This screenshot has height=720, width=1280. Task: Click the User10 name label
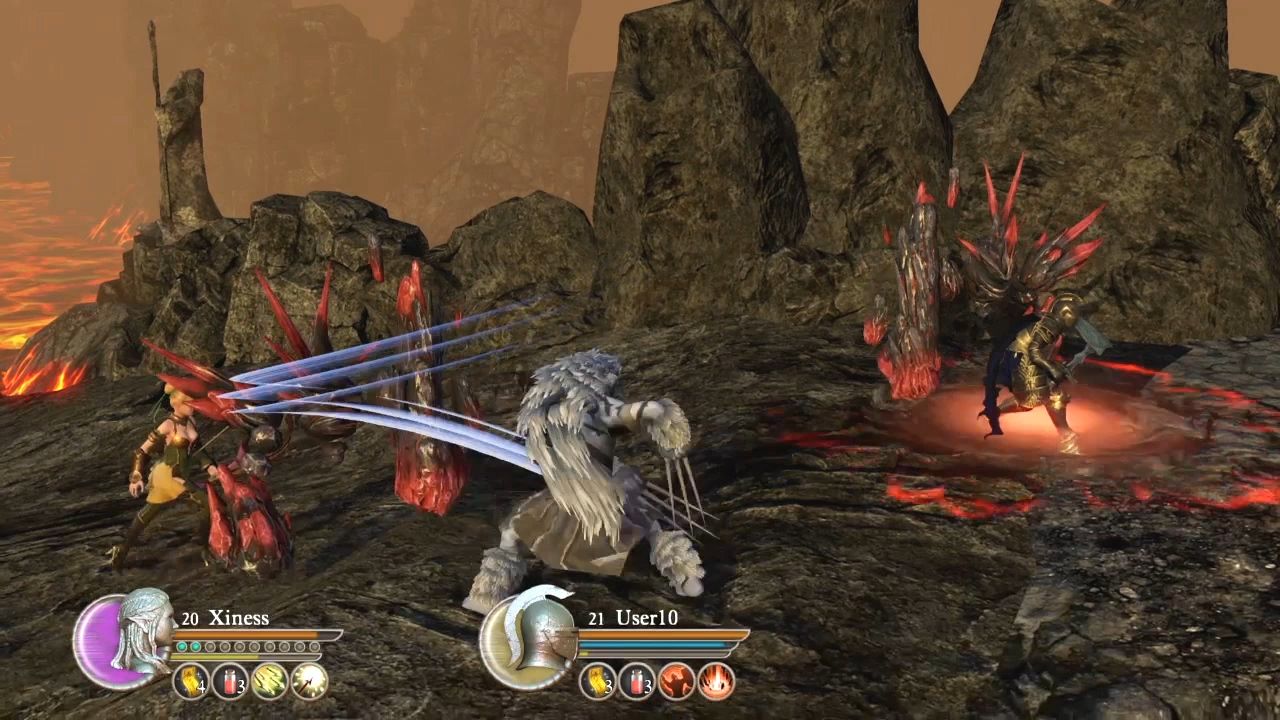click(647, 618)
